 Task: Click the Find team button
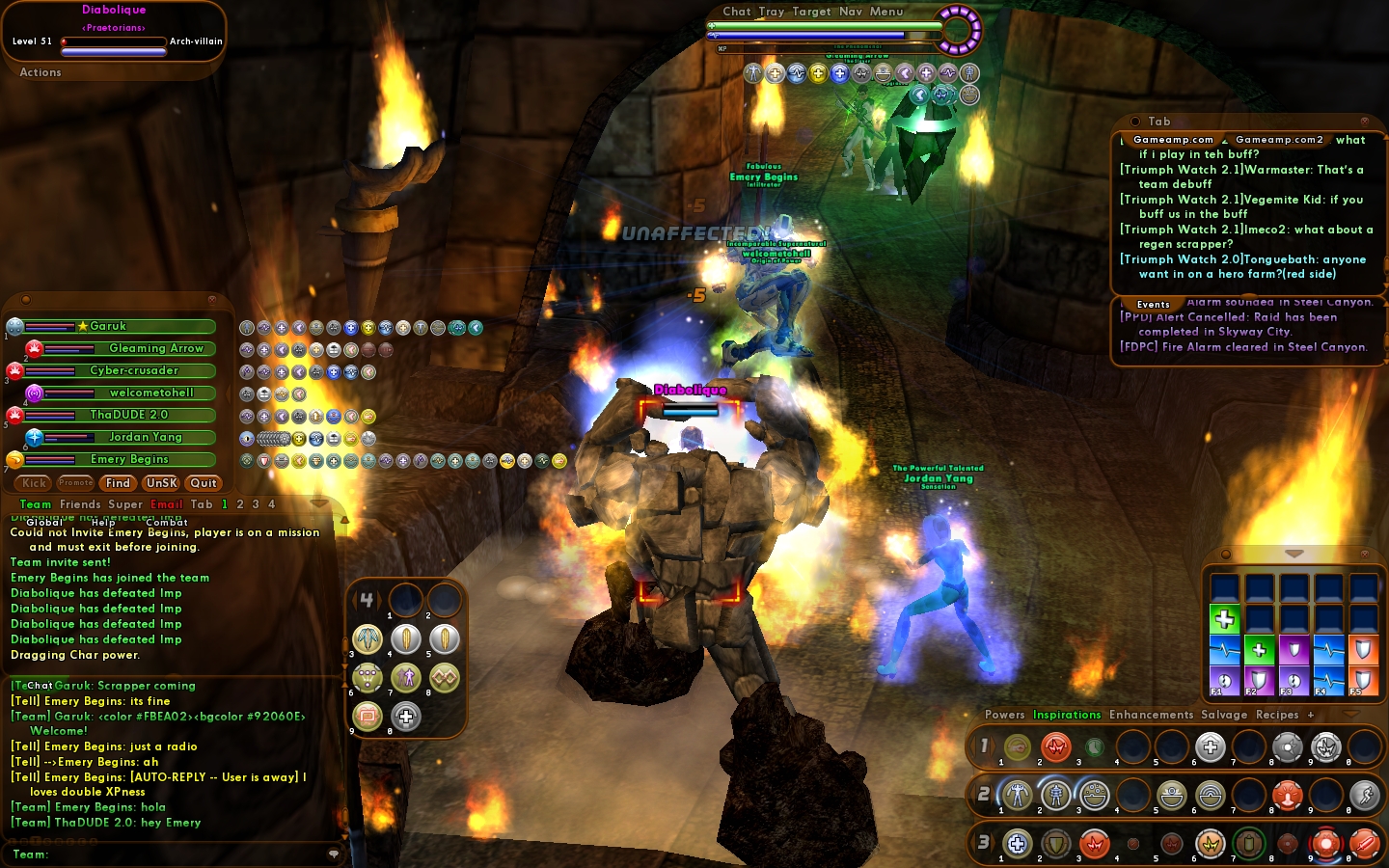click(x=118, y=483)
